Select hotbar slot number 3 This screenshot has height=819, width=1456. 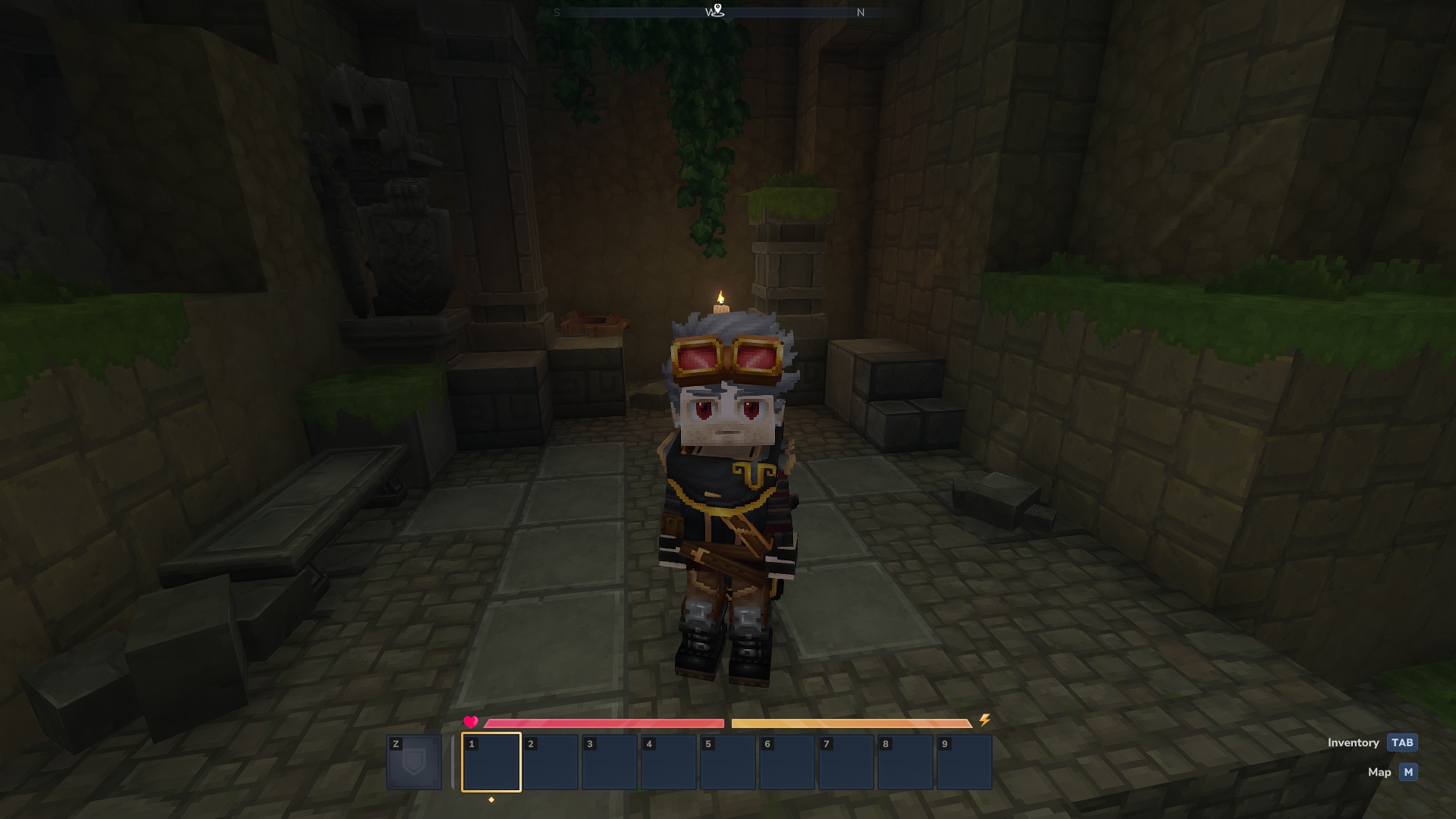tap(609, 762)
